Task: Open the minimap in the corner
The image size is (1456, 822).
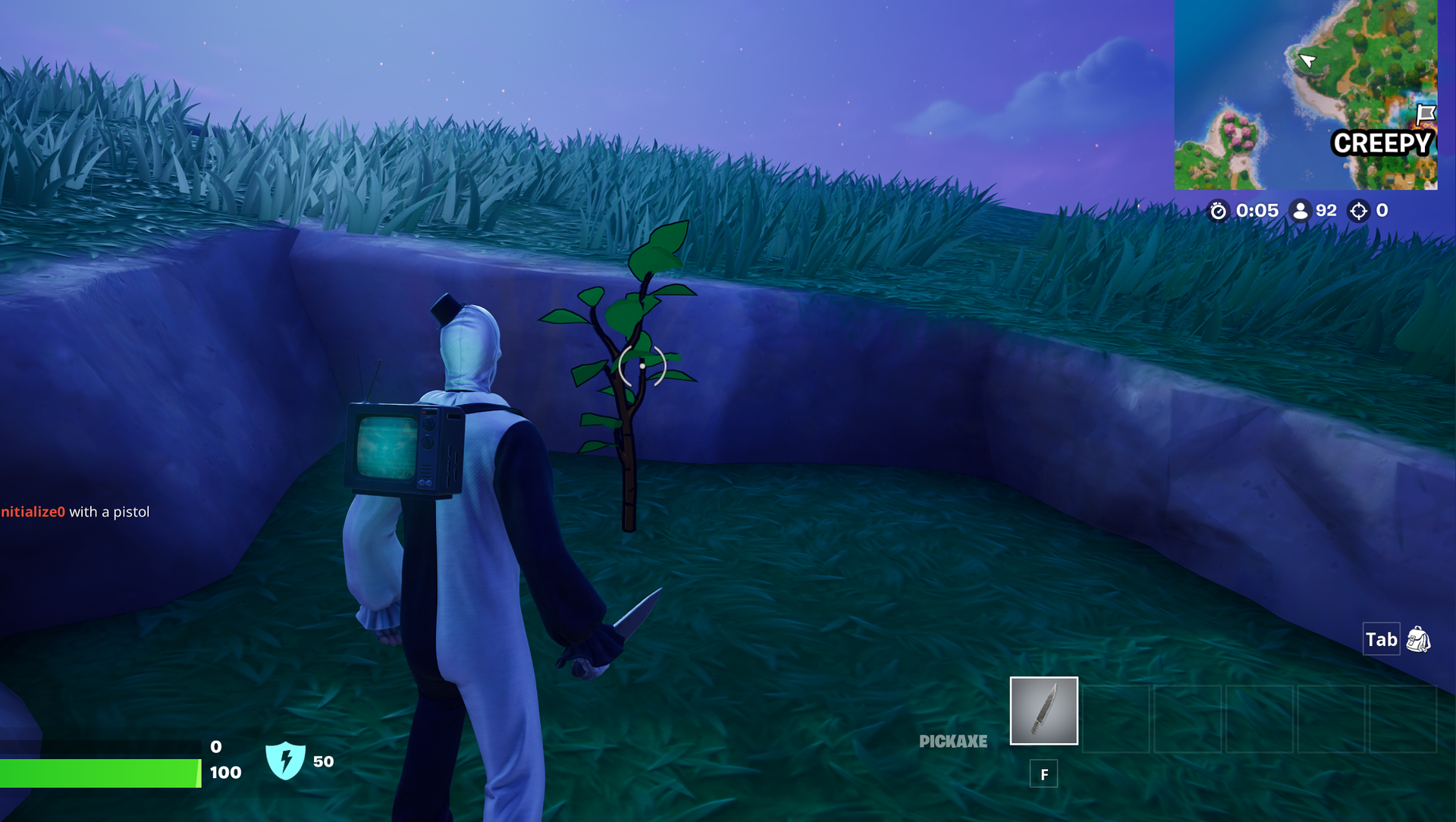Action: pos(1305,95)
